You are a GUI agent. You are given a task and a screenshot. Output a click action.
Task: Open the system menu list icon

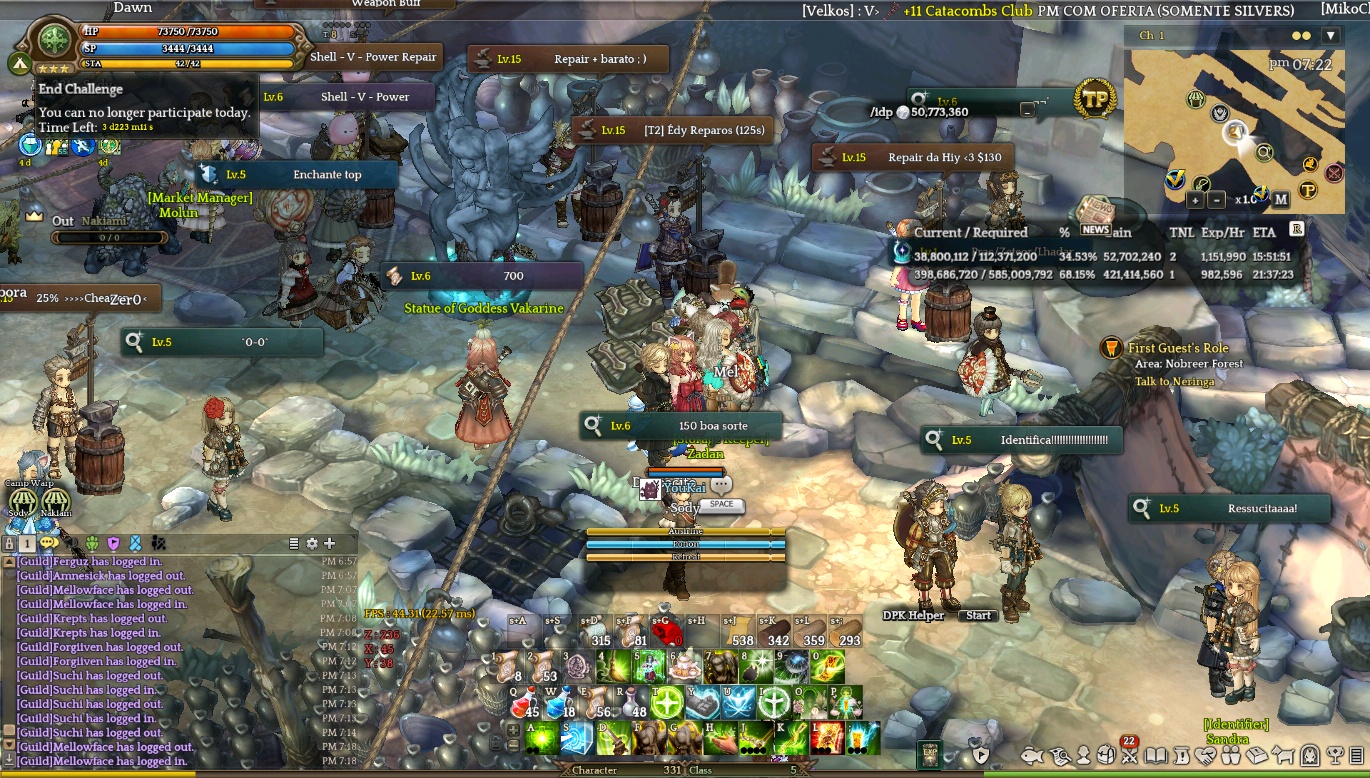[x=1357, y=755]
